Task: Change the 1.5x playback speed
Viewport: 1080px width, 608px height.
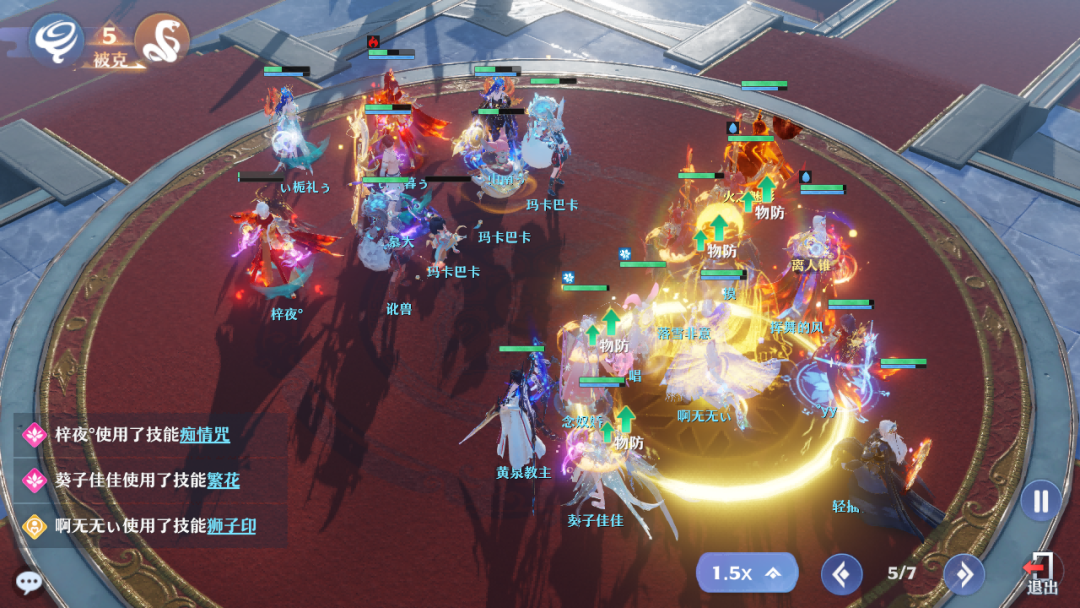Action: coord(746,573)
